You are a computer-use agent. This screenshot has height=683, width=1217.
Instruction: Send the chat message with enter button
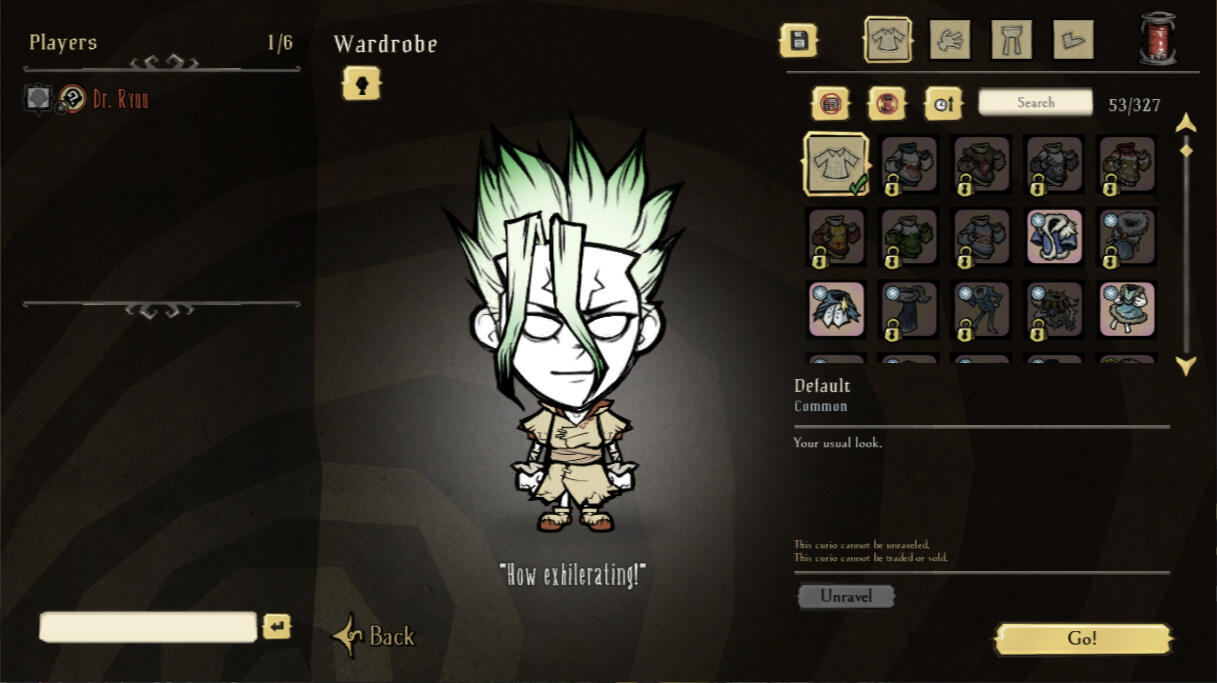(x=277, y=627)
